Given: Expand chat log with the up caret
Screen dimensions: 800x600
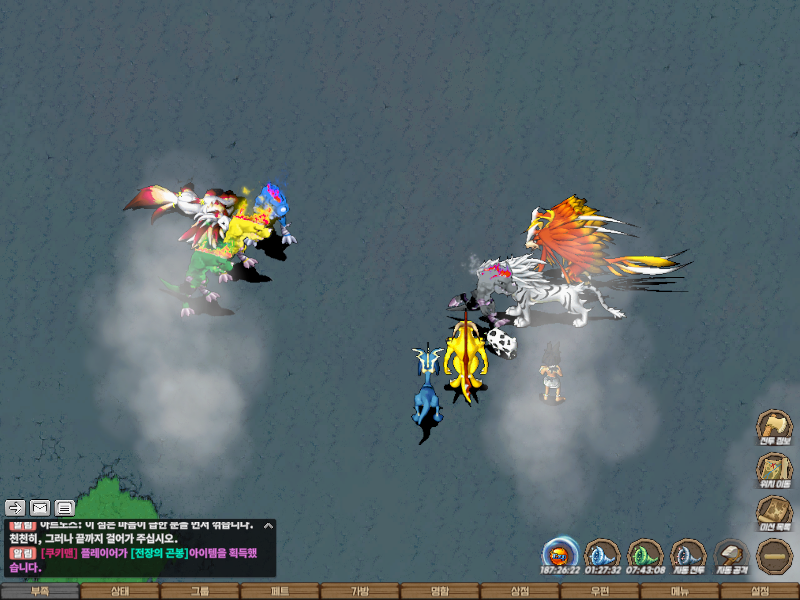Looking at the screenshot, I should (x=268, y=526).
